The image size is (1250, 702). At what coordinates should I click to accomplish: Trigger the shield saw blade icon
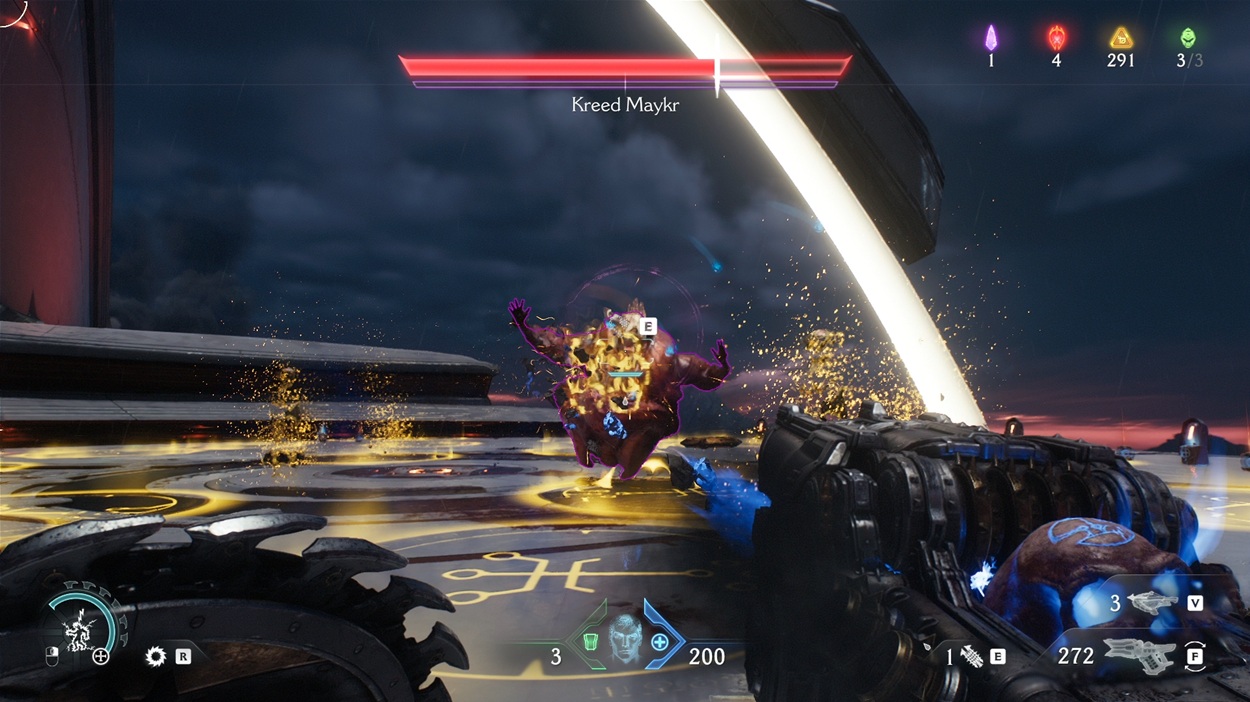point(155,656)
